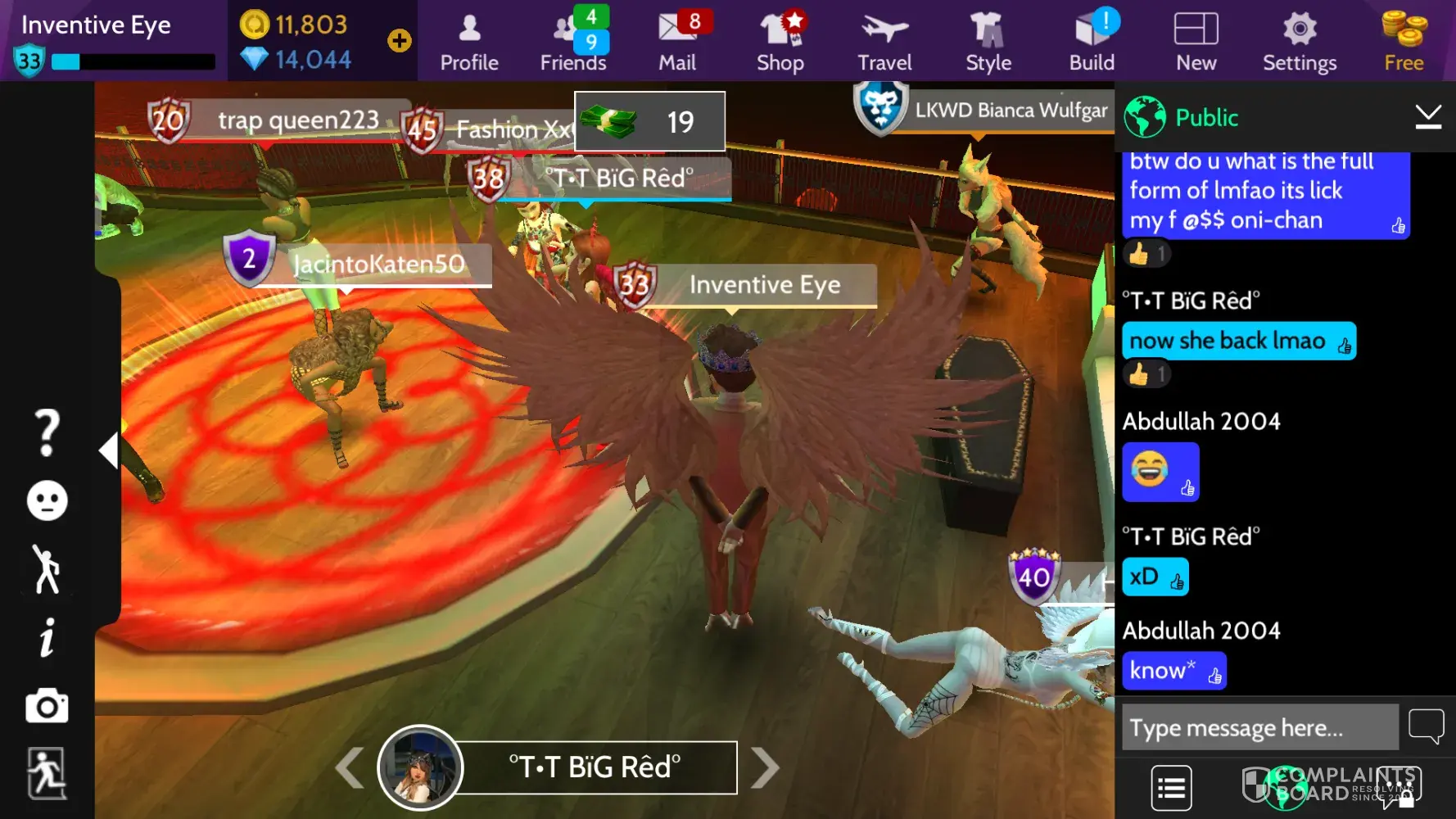This screenshot has height=819, width=1456.
Task: Click the chat message input field
Action: point(1259,727)
